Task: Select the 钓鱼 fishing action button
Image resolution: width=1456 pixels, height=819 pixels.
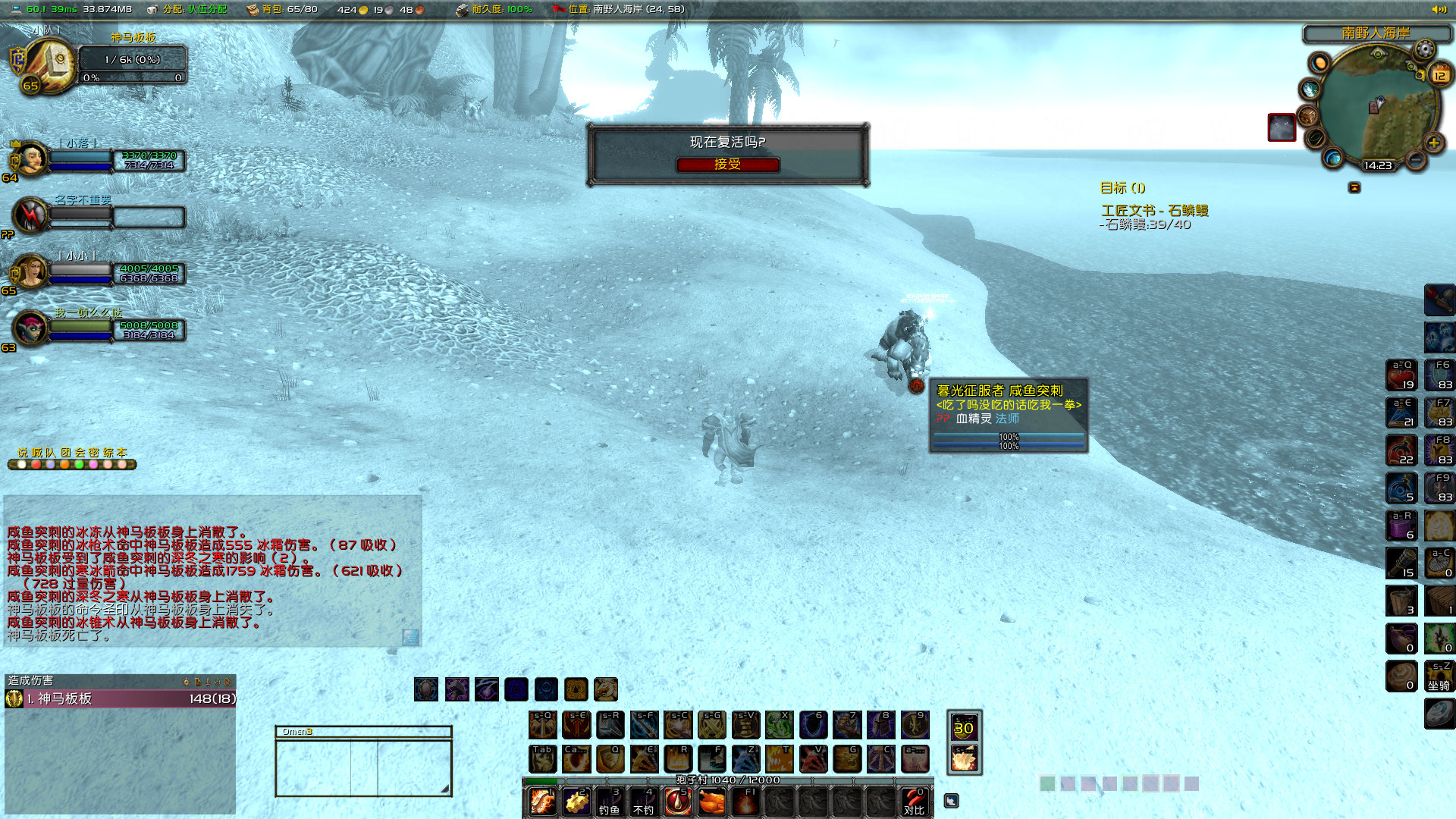Action: point(610,803)
